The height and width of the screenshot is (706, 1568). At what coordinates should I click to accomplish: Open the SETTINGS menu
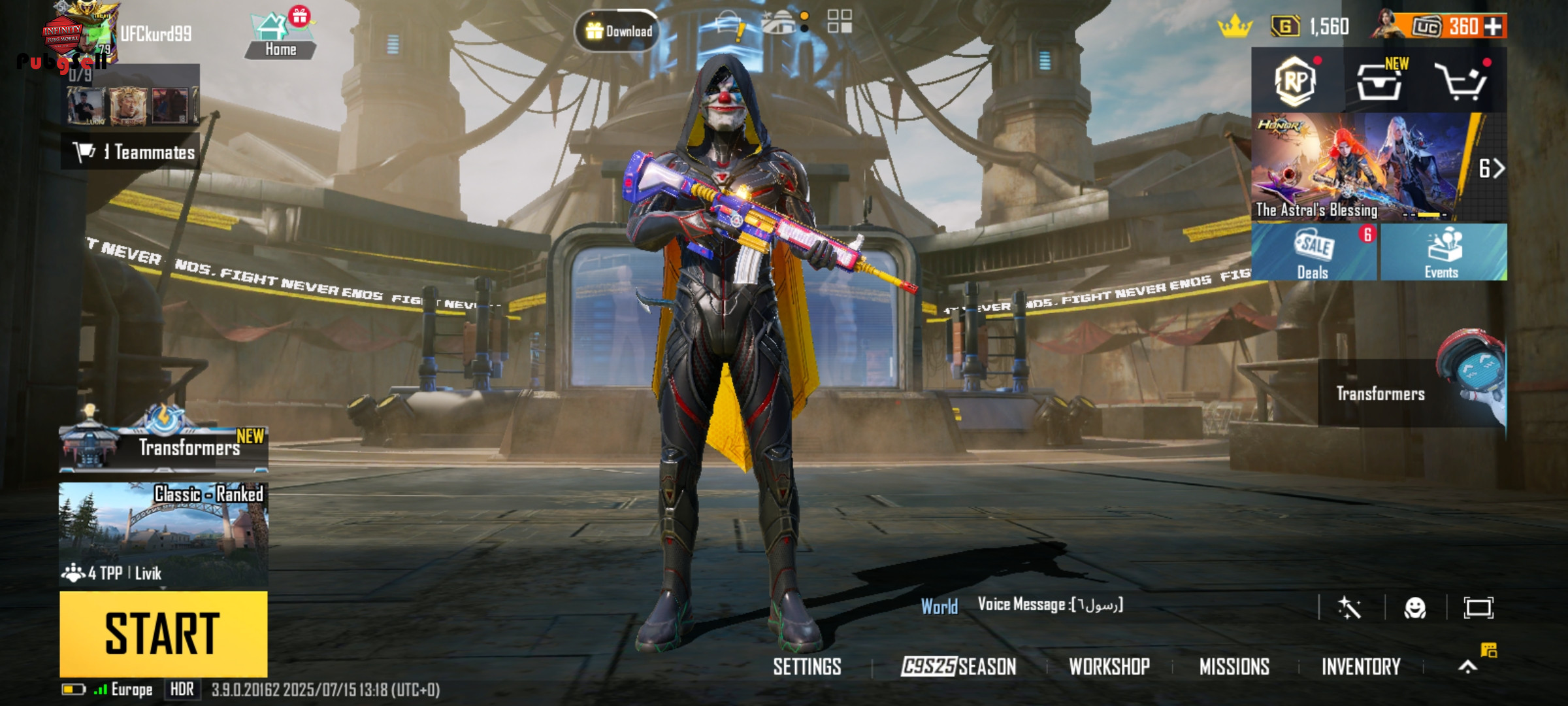(x=807, y=667)
